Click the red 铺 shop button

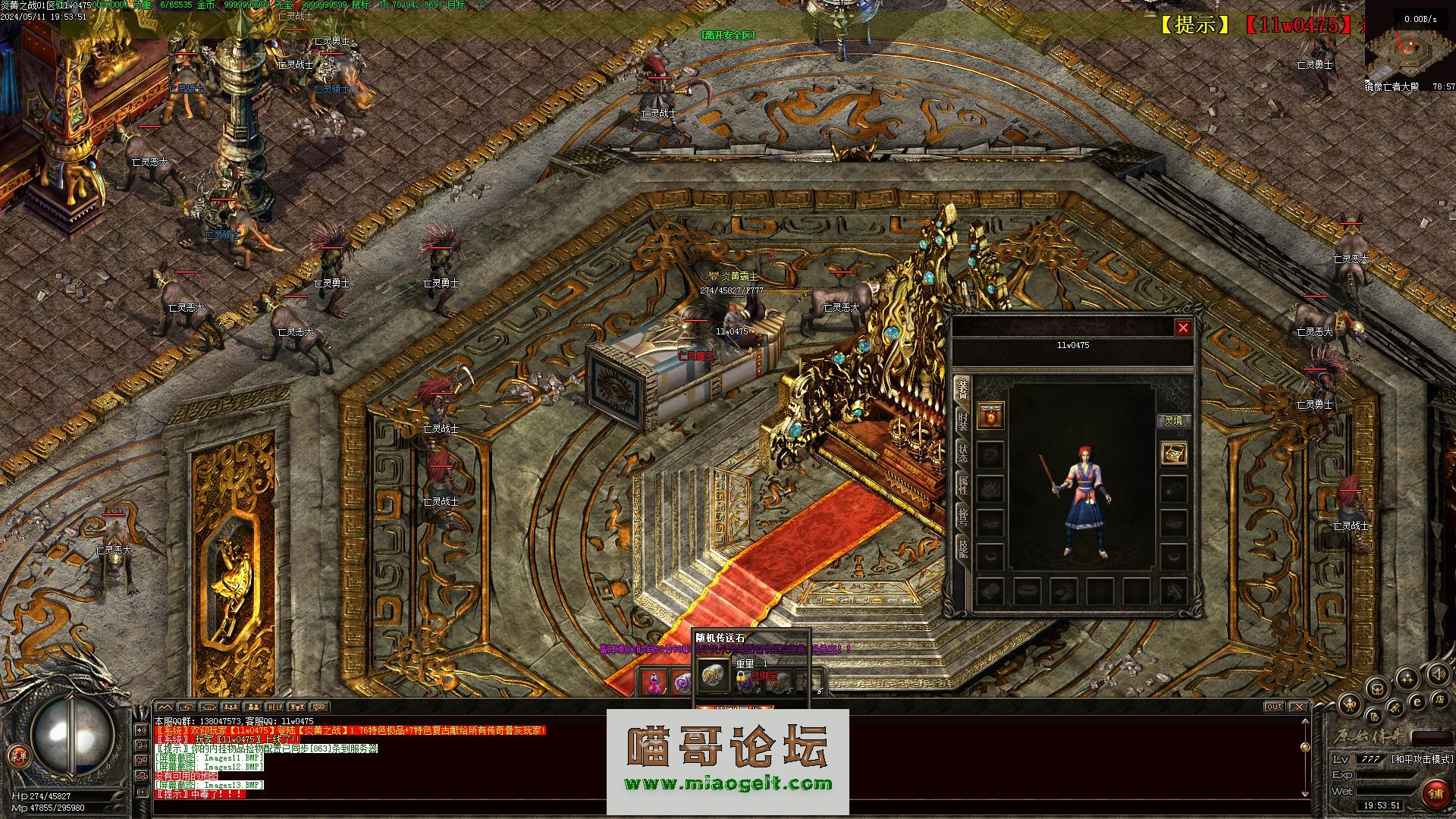tap(1435, 794)
